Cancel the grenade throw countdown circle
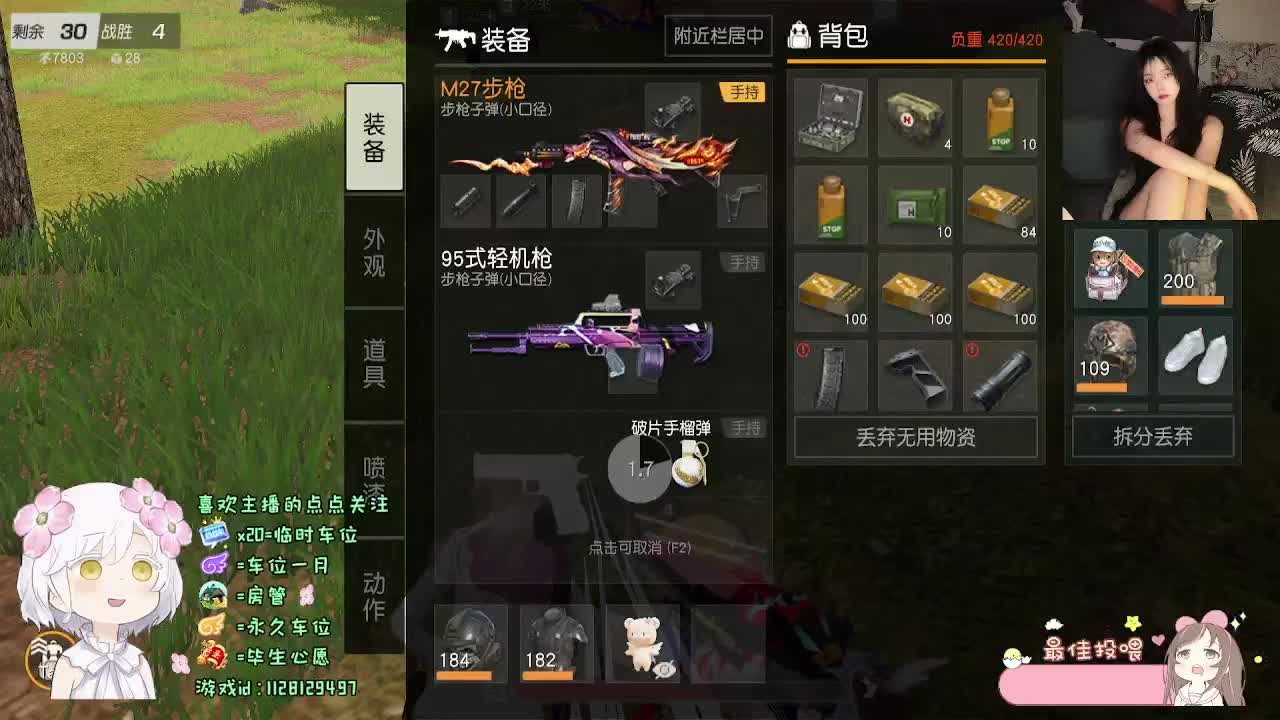This screenshot has height=720, width=1280. (x=640, y=470)
